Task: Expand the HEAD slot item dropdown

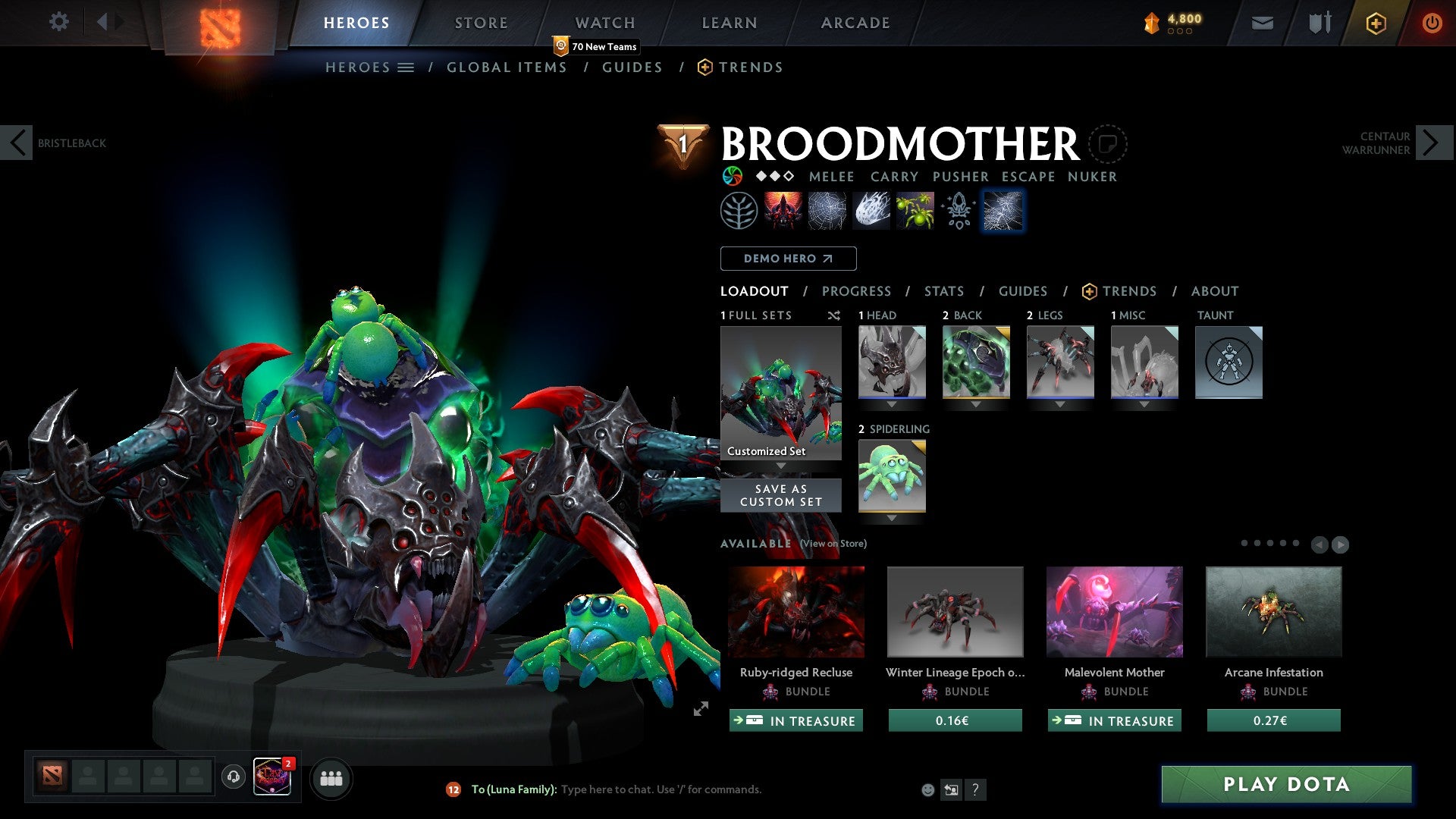Action: [x=891, y=404]
